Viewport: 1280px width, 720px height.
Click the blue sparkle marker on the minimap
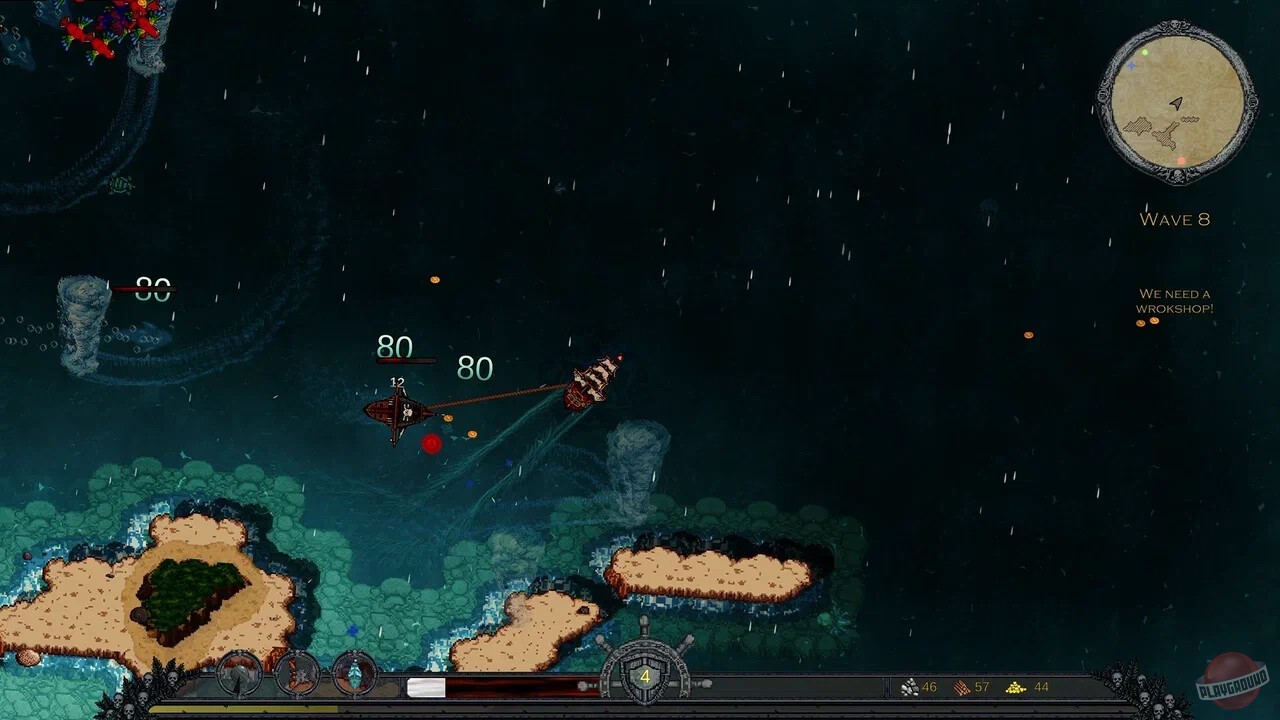pyautogui.click(x=1132, y=67)
